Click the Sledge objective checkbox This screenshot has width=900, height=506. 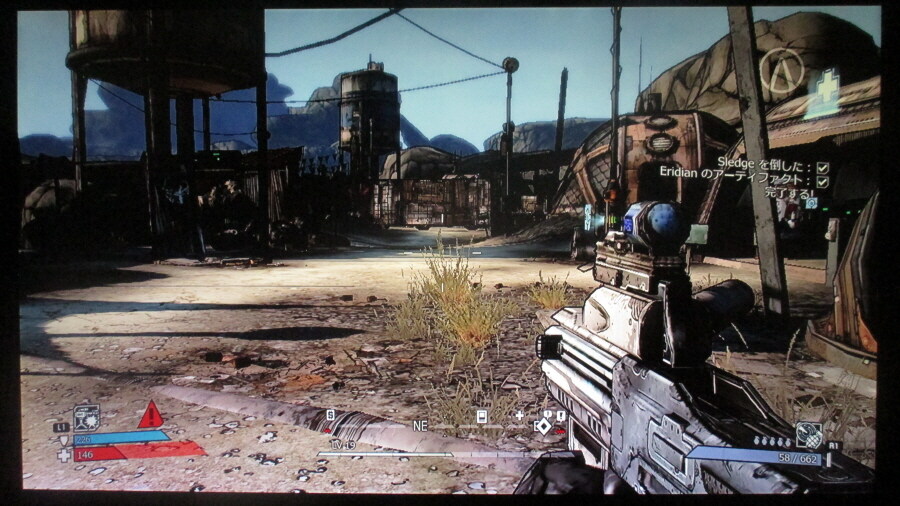[x=823, y=168]
